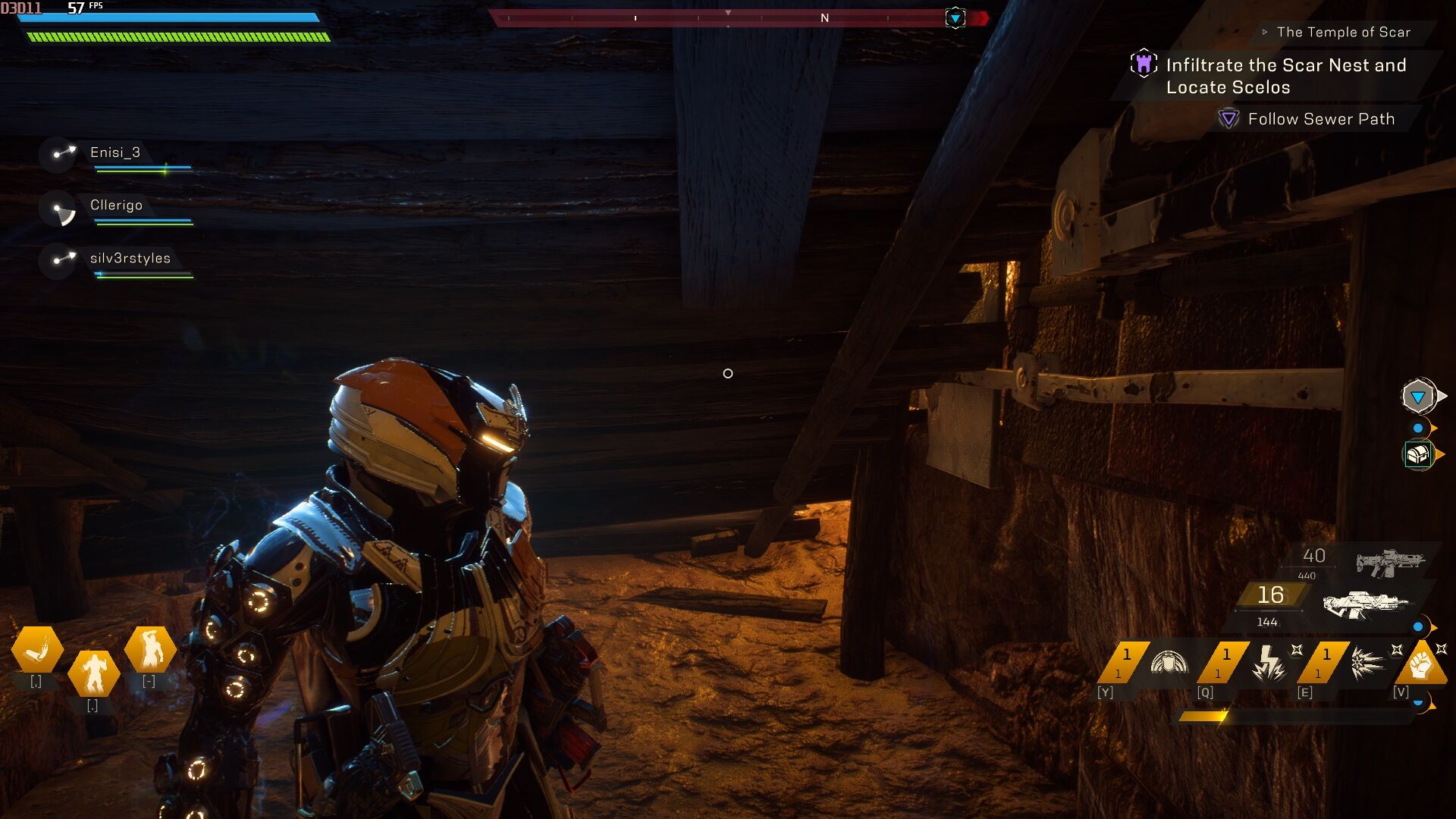Play the center standing-figure emote
This screenshot has height=819, width=1456.
(93, 673)
